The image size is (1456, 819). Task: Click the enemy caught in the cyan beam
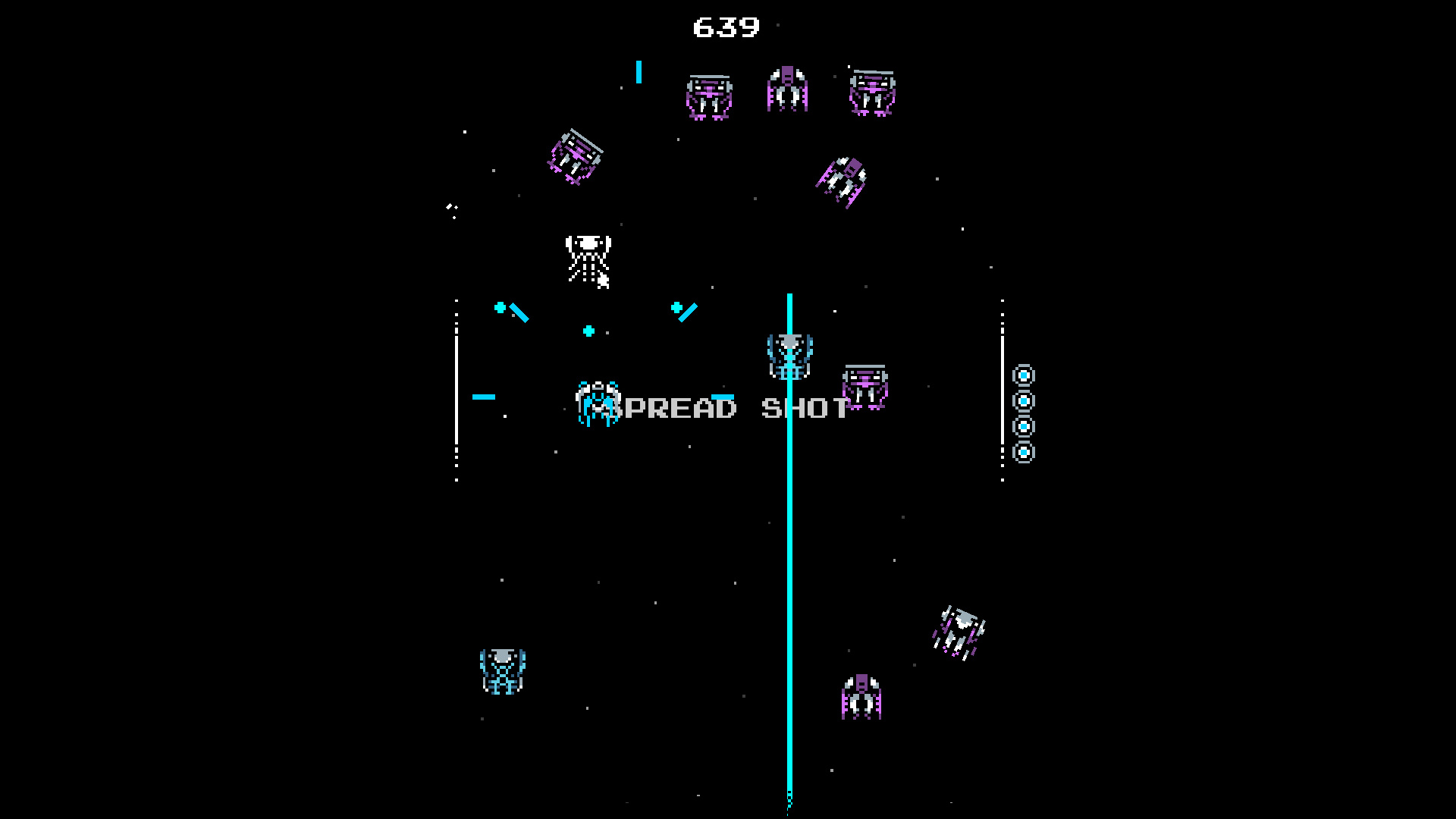pos(789,356)
